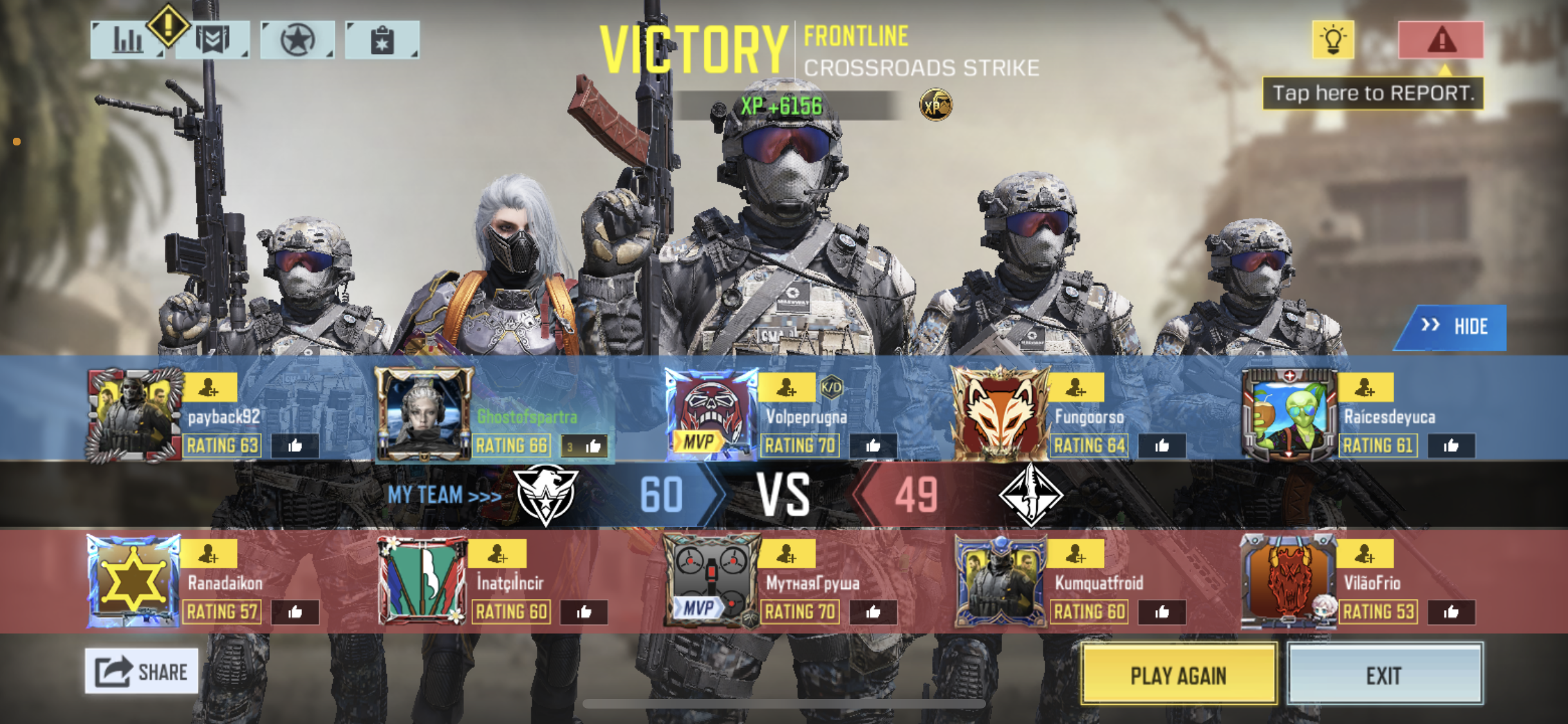Give Ranadaikon a thumbs up

(295, 612)
